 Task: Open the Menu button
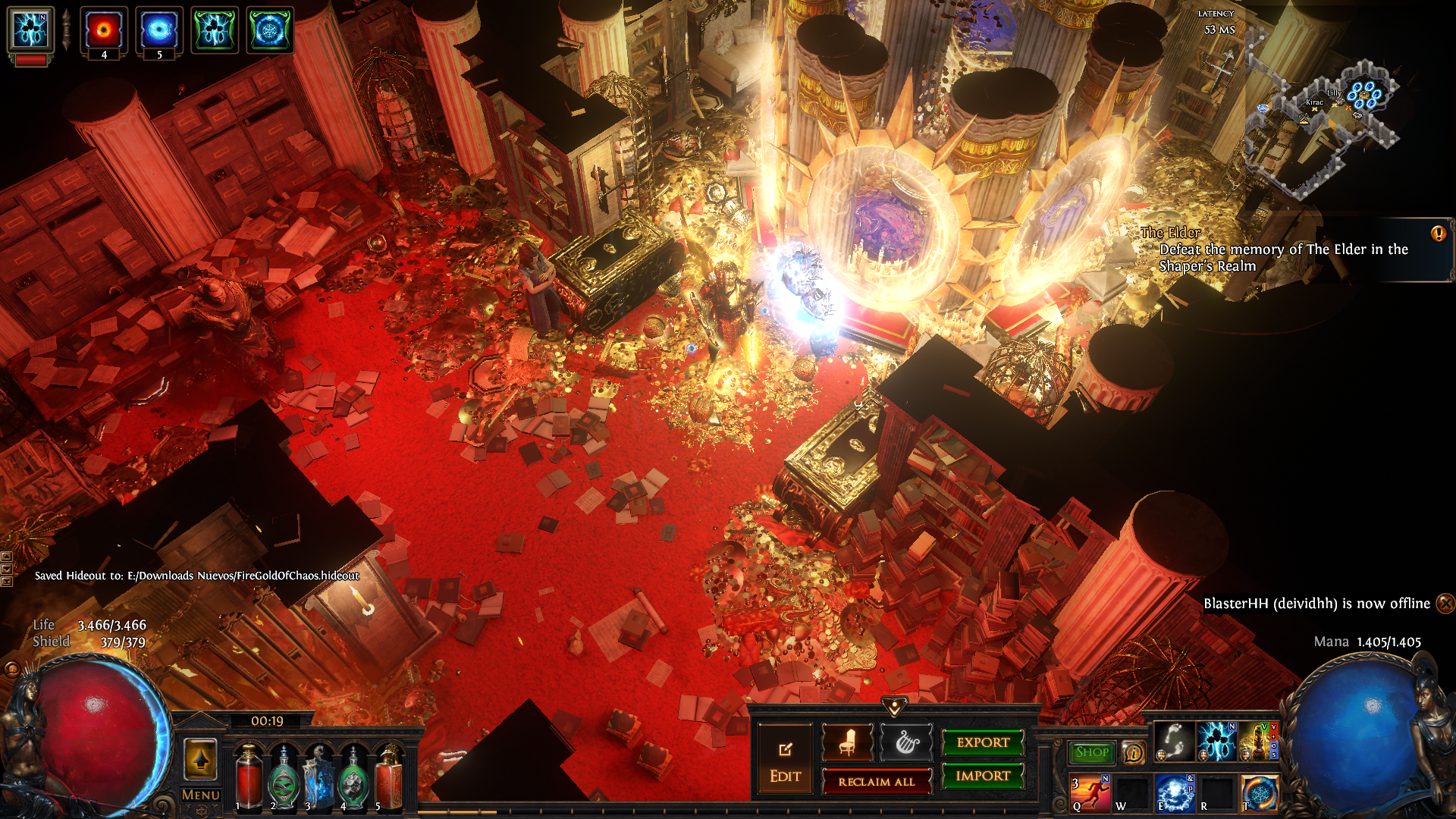coord(200,795)
